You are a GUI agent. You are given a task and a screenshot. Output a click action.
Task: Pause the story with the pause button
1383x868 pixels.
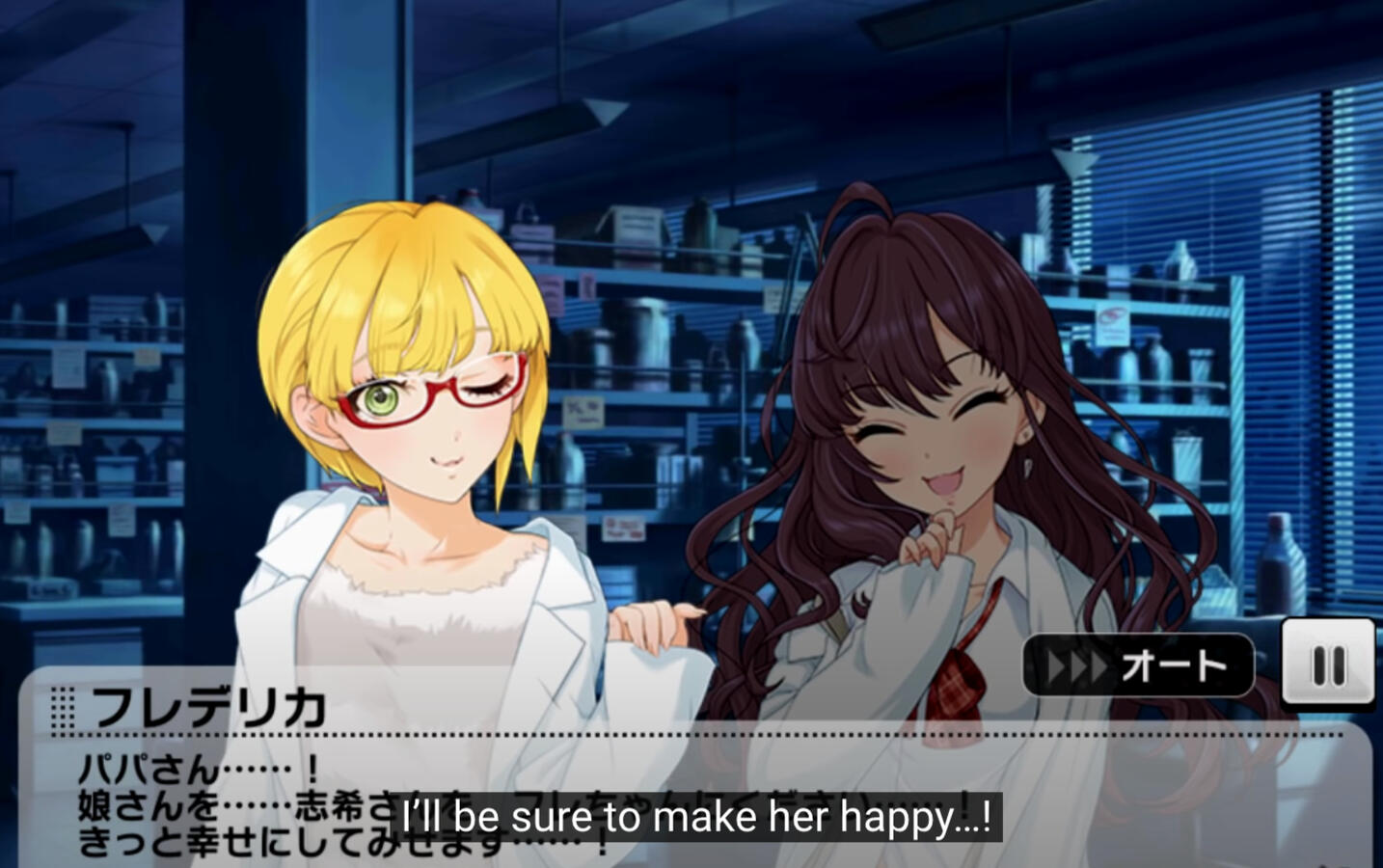(x=1327, y=664)
